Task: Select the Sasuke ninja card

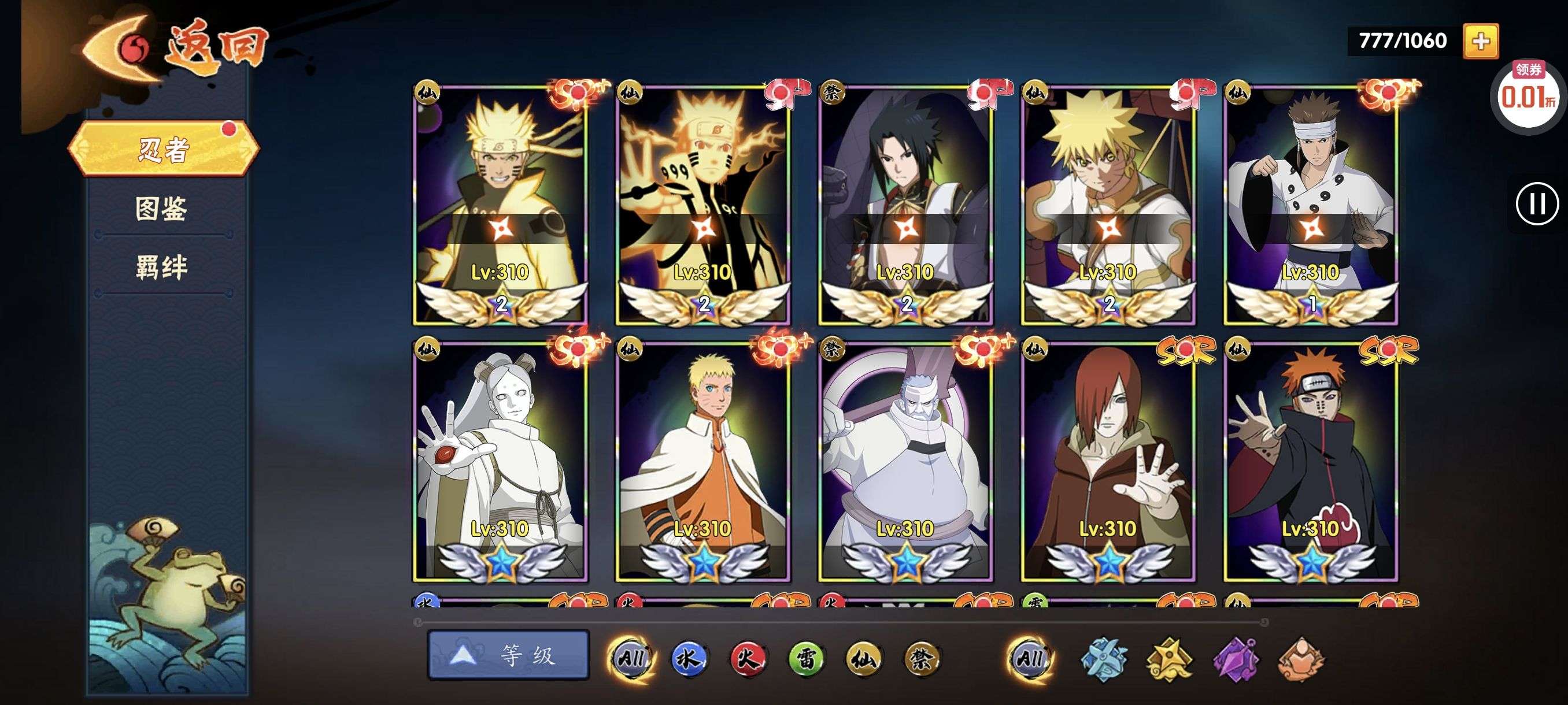Action: (x=905, y=204)
